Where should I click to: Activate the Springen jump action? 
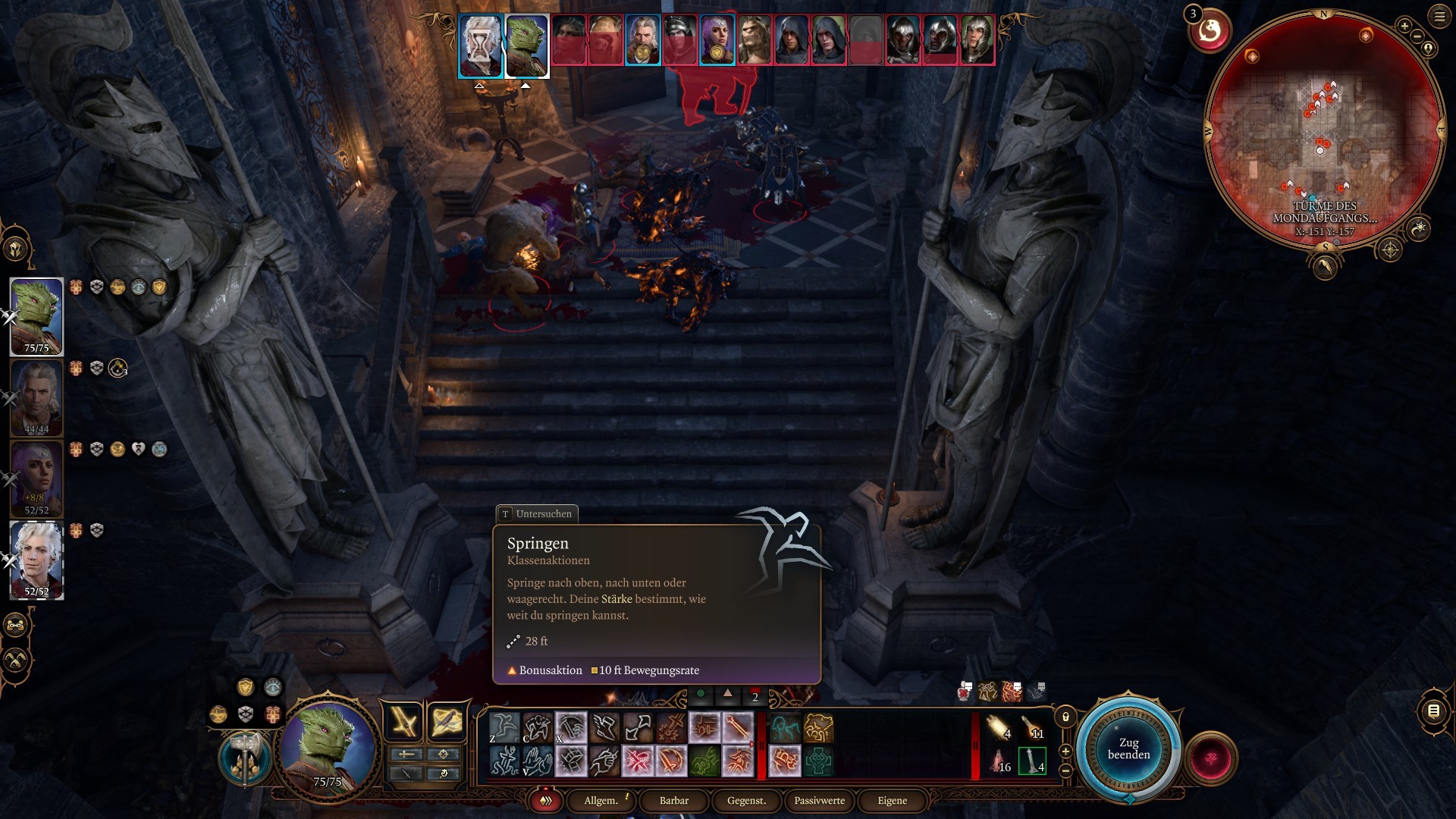504,728
